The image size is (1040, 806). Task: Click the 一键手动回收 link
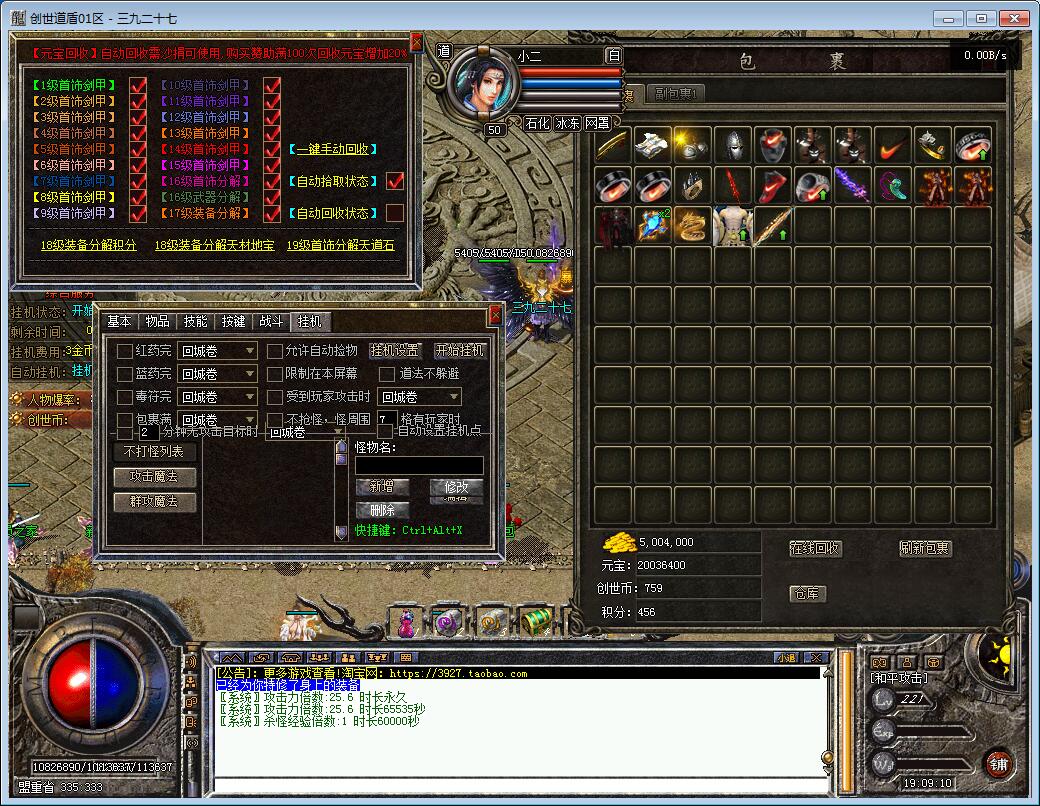pyautogui.click(x=336, y=149)
